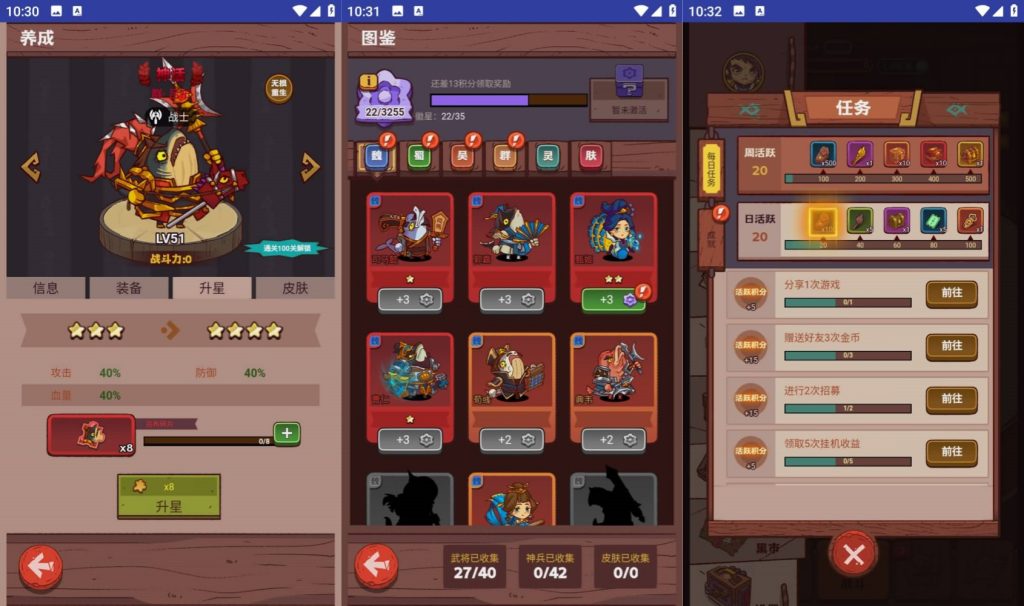
Task: Tap the 升星 star-up button
Action: 168,497
